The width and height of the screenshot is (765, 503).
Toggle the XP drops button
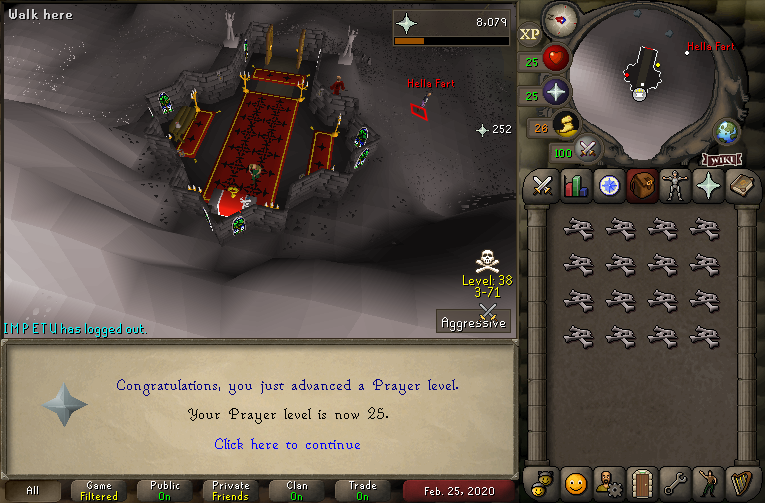click(529, 34)
